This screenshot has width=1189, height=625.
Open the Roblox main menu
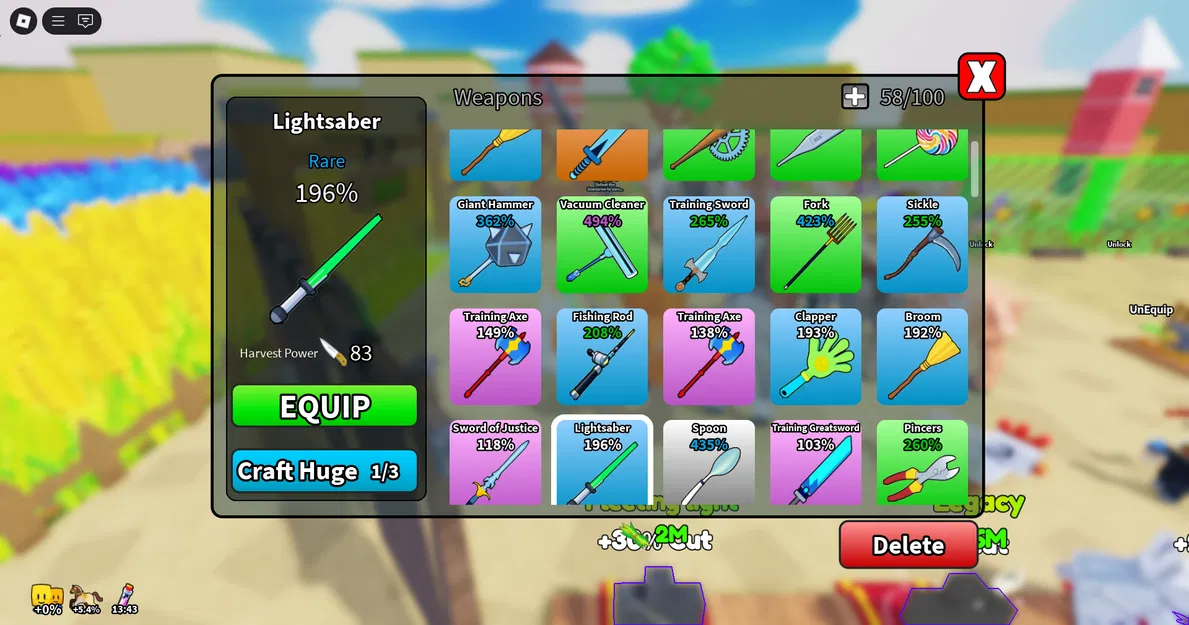click(23, 20)
